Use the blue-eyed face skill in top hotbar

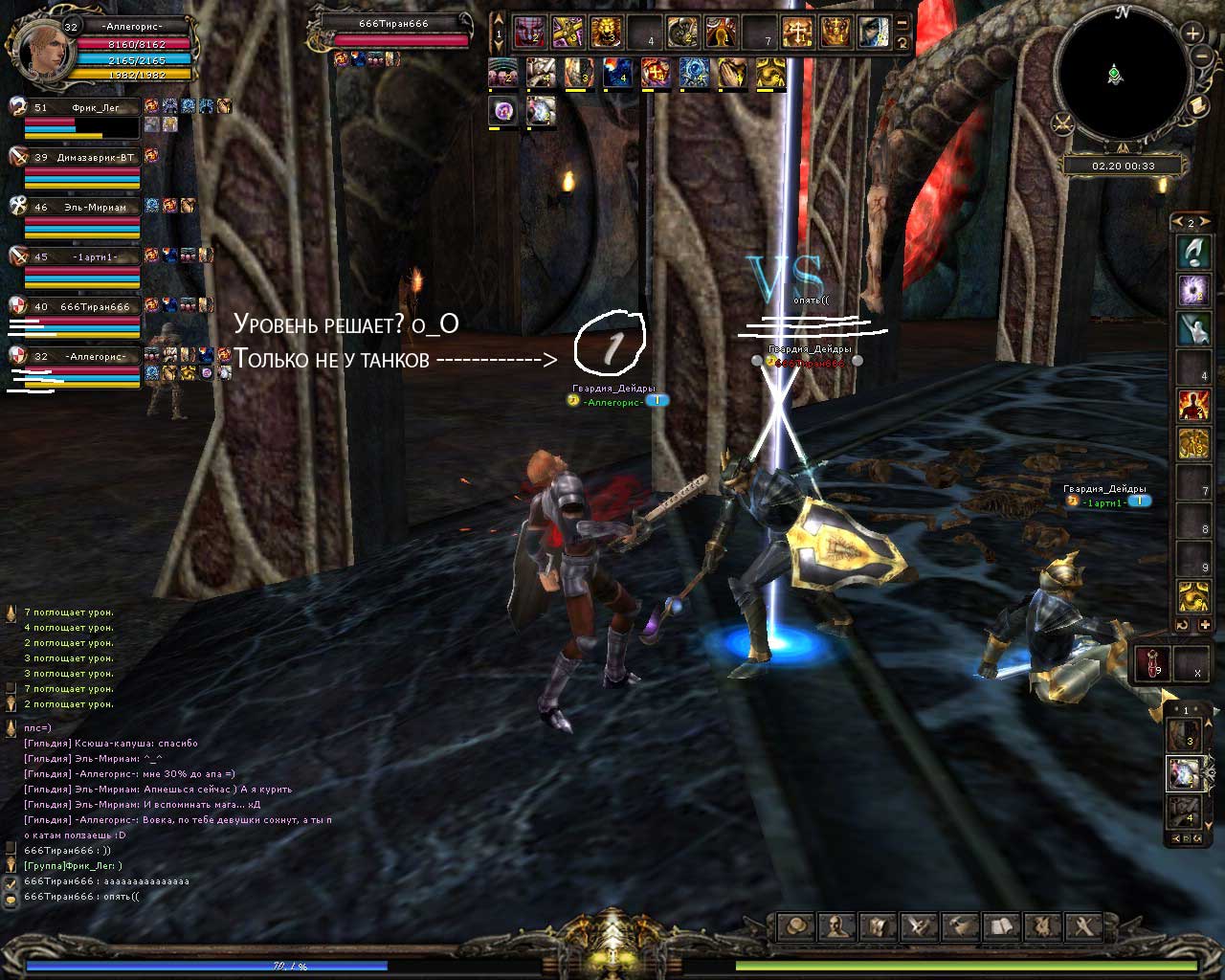point(874,32)
